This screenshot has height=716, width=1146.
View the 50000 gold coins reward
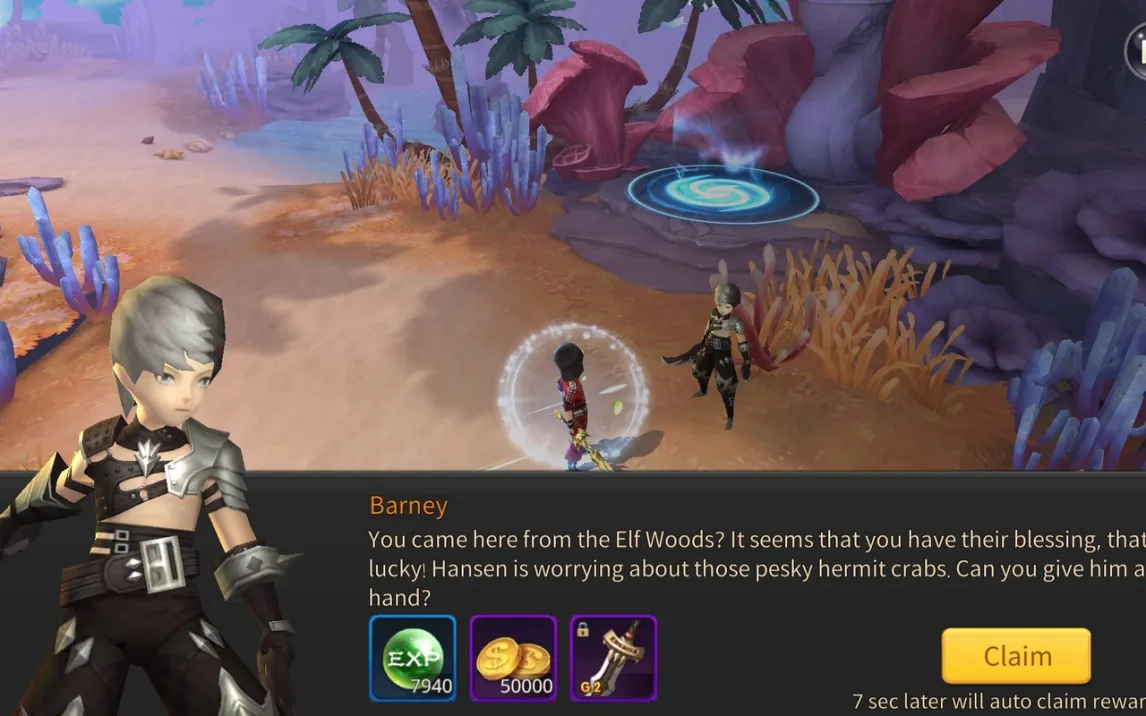[513, 657]
